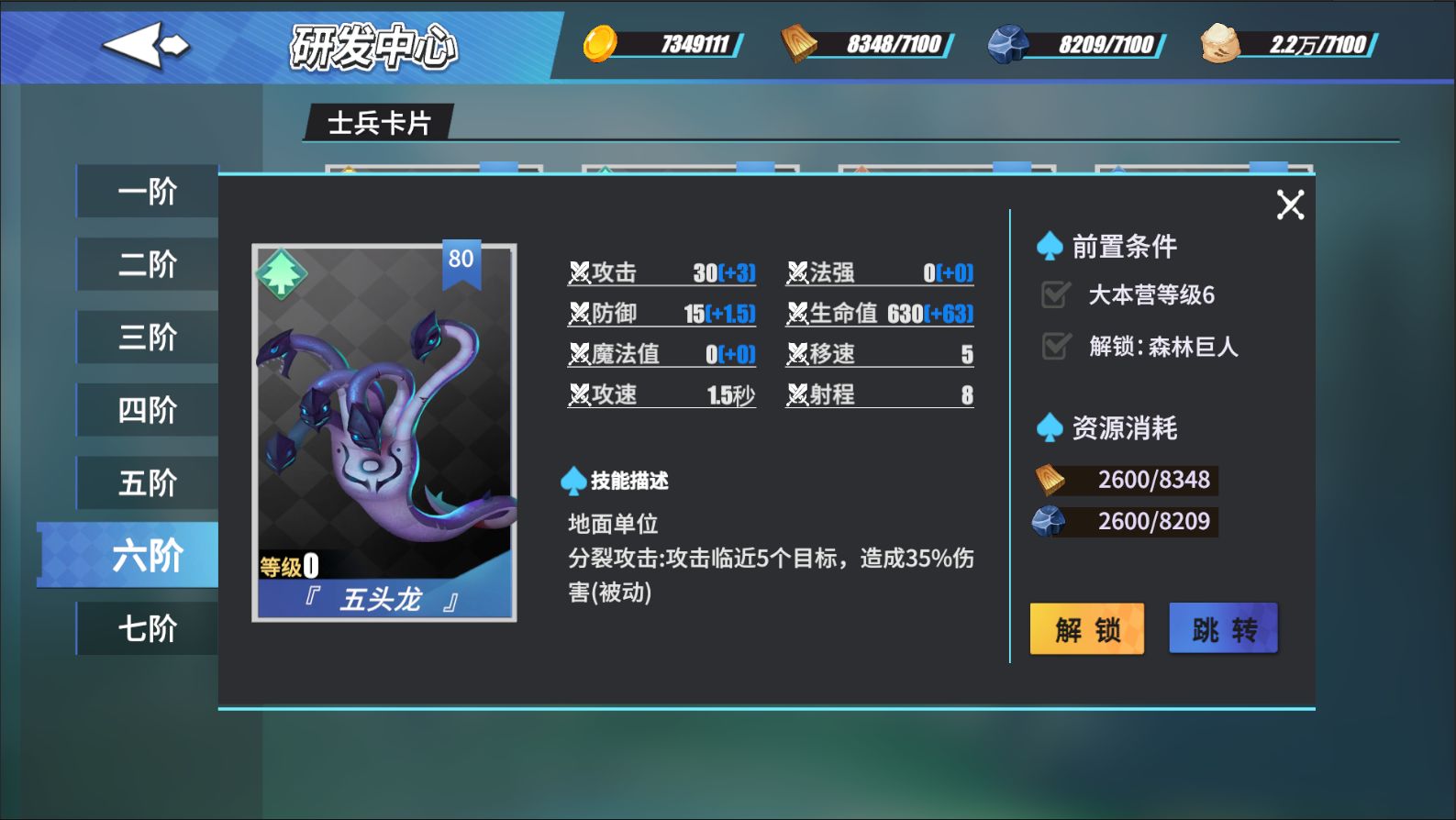Screen dimensions: 1456x820
Task: Click the stone resource icon in top bar
Action: click(1012, 42)
